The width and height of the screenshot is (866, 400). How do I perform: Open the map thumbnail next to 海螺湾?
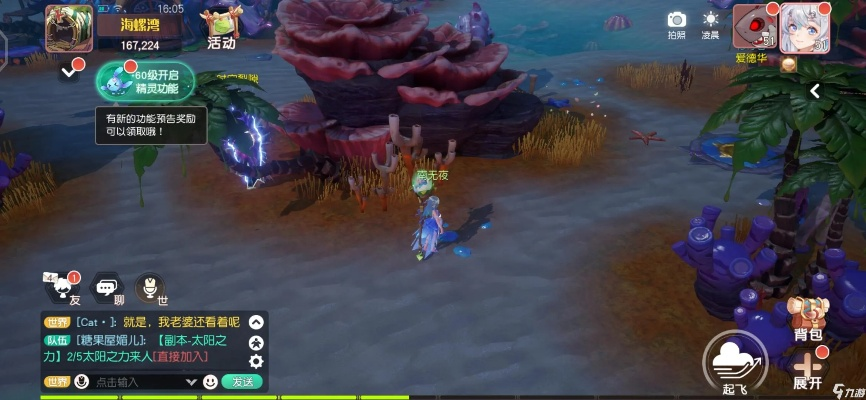click(x=68, y=27)
